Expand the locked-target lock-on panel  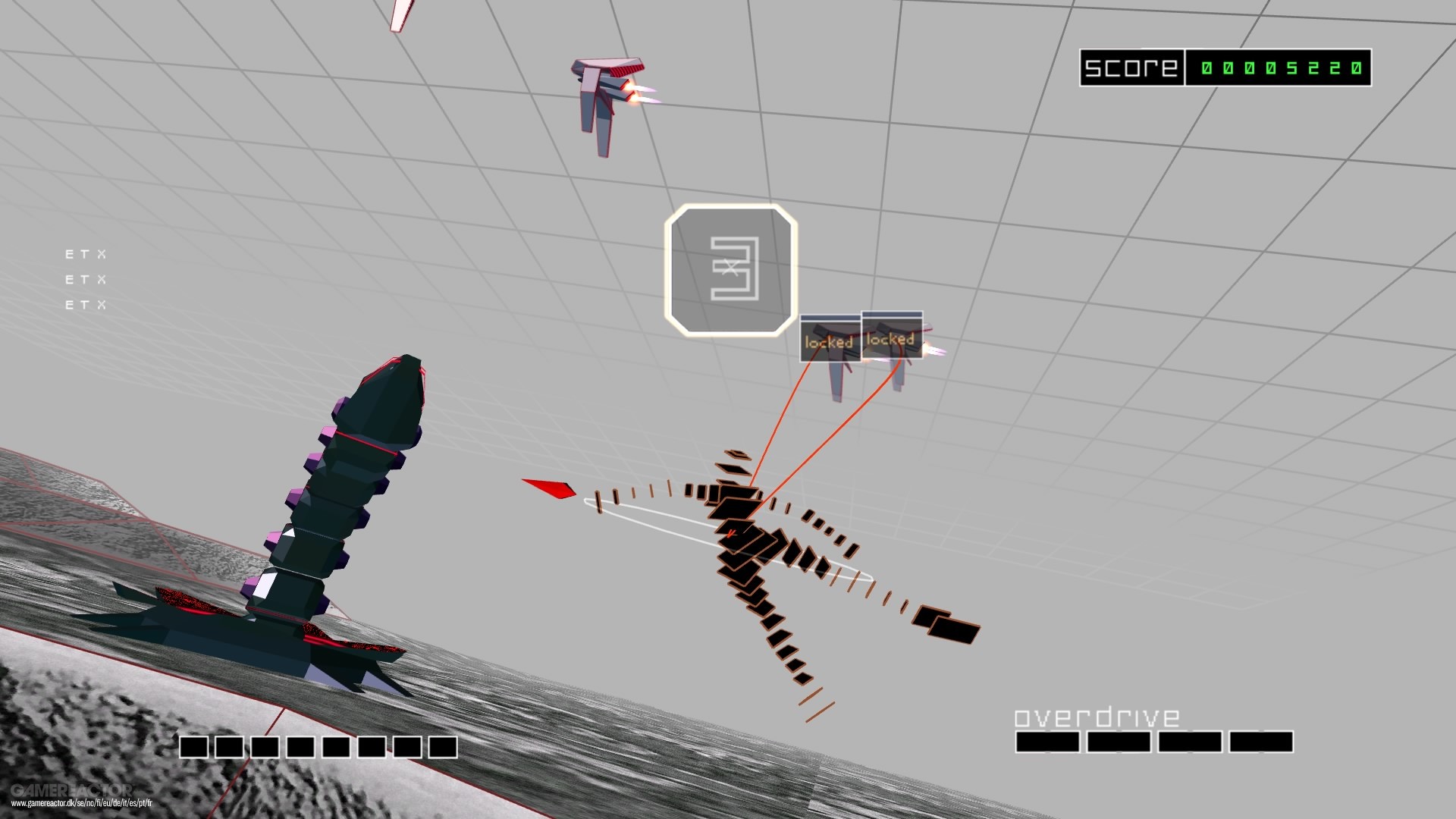tap(861, 338)
